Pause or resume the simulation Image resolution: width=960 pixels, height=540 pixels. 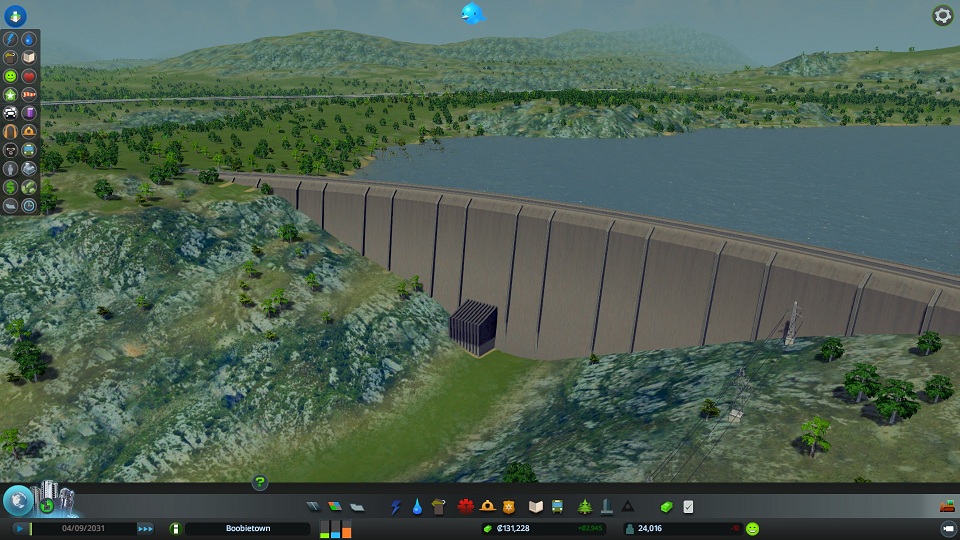pos(19,528)
